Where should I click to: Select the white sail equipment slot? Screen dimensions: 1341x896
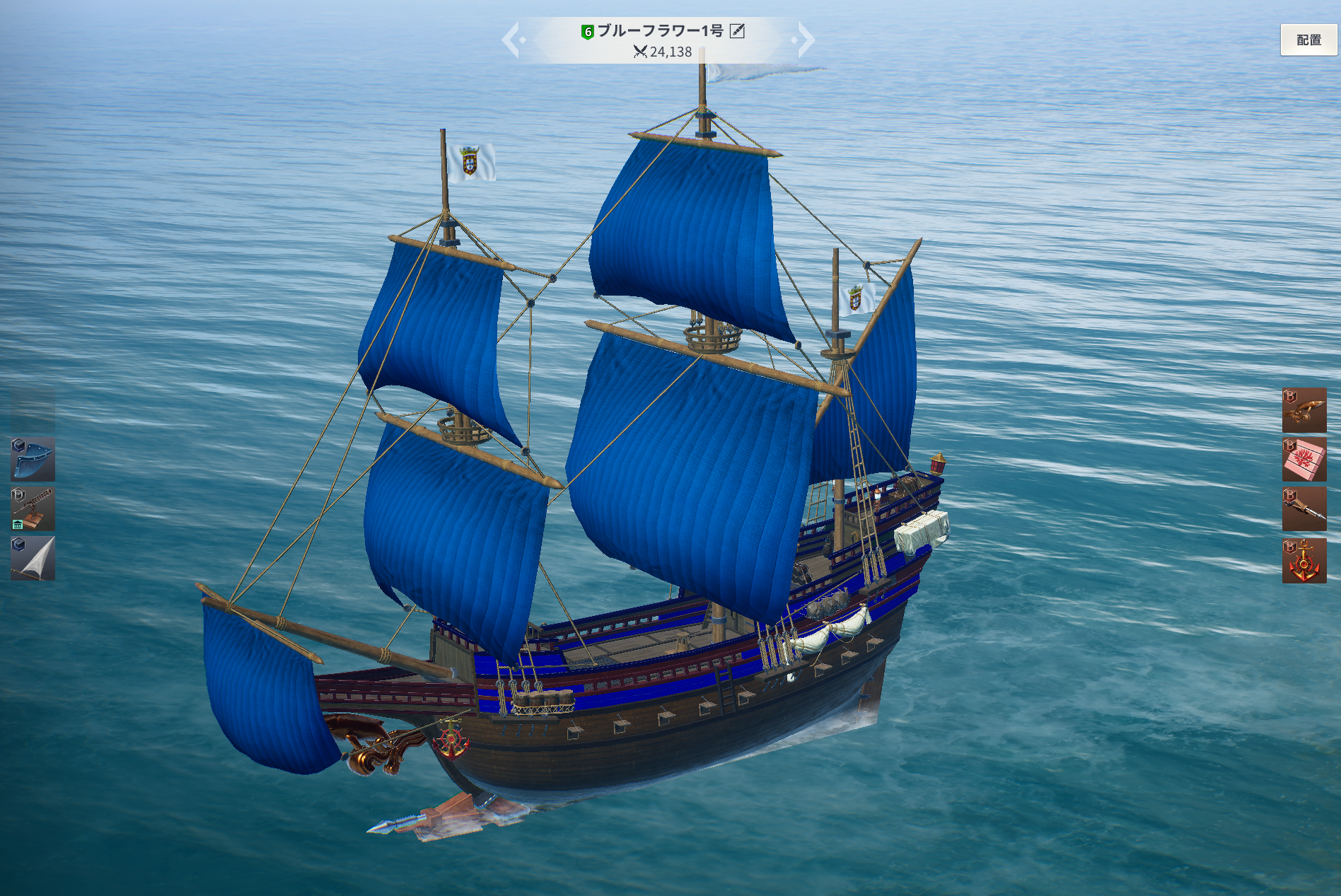click(x=33, y=558)
